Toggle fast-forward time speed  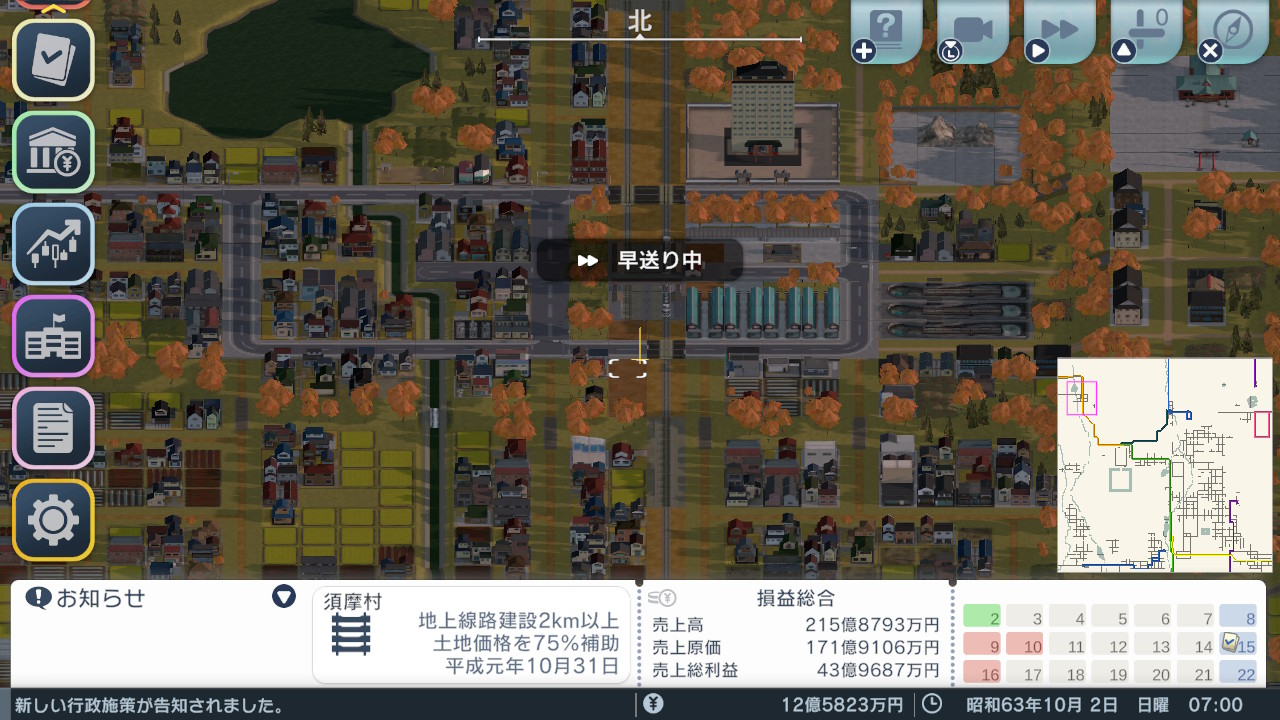[x=1060, y=27]
